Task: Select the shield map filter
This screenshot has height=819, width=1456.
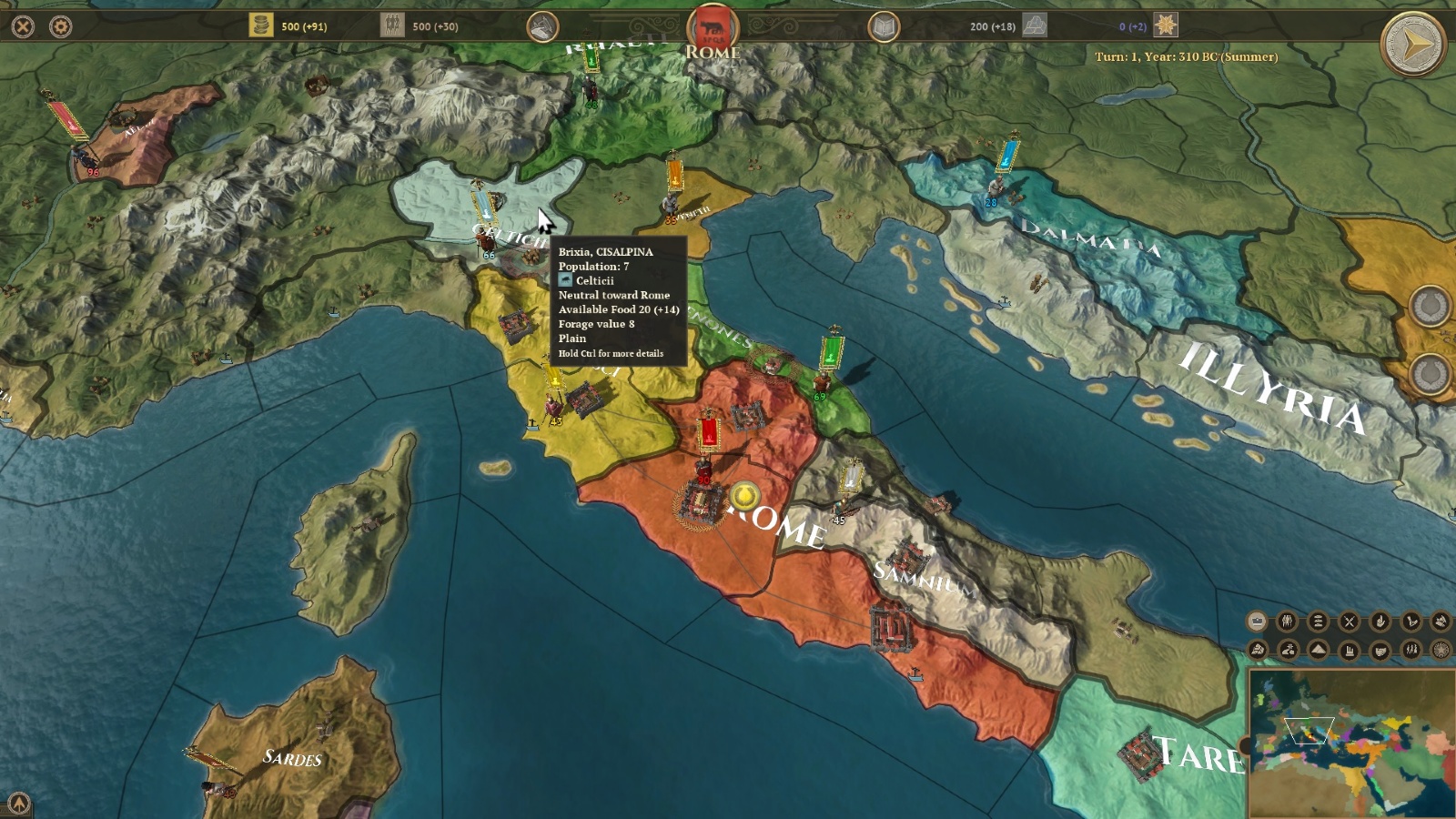Action: (1380, 650)
